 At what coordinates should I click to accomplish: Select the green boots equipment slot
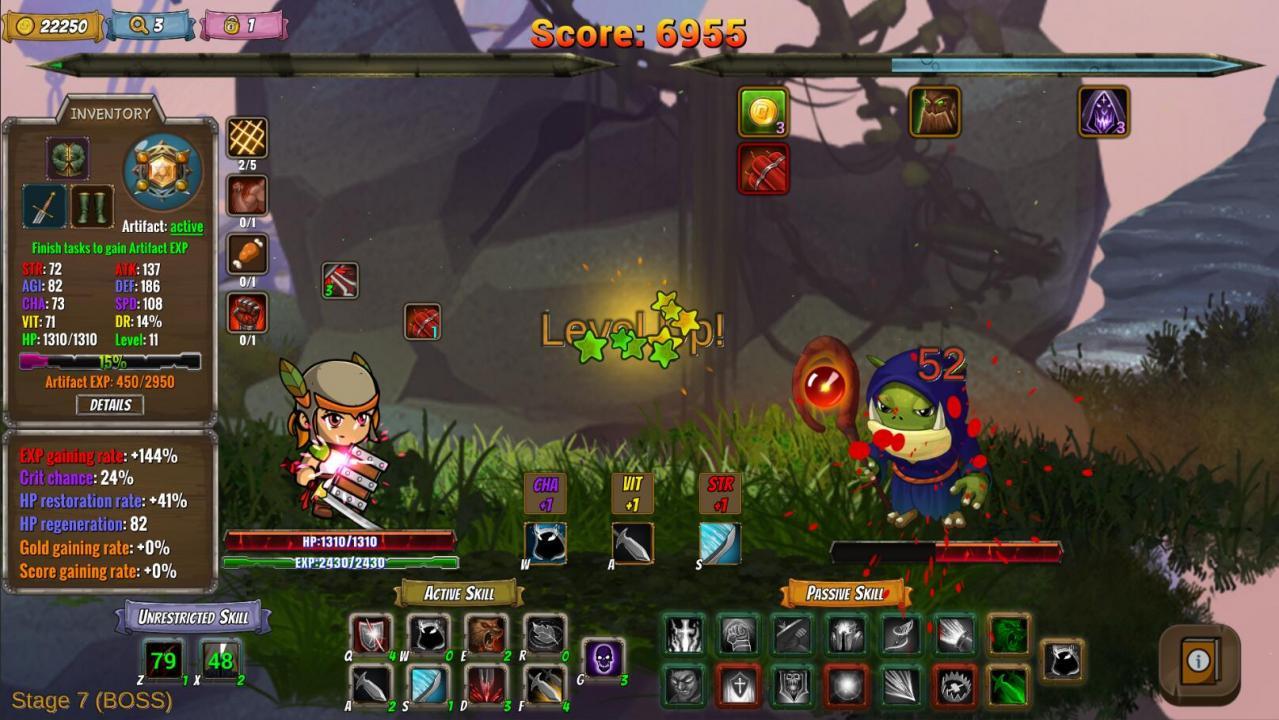[x=91, y=207]
